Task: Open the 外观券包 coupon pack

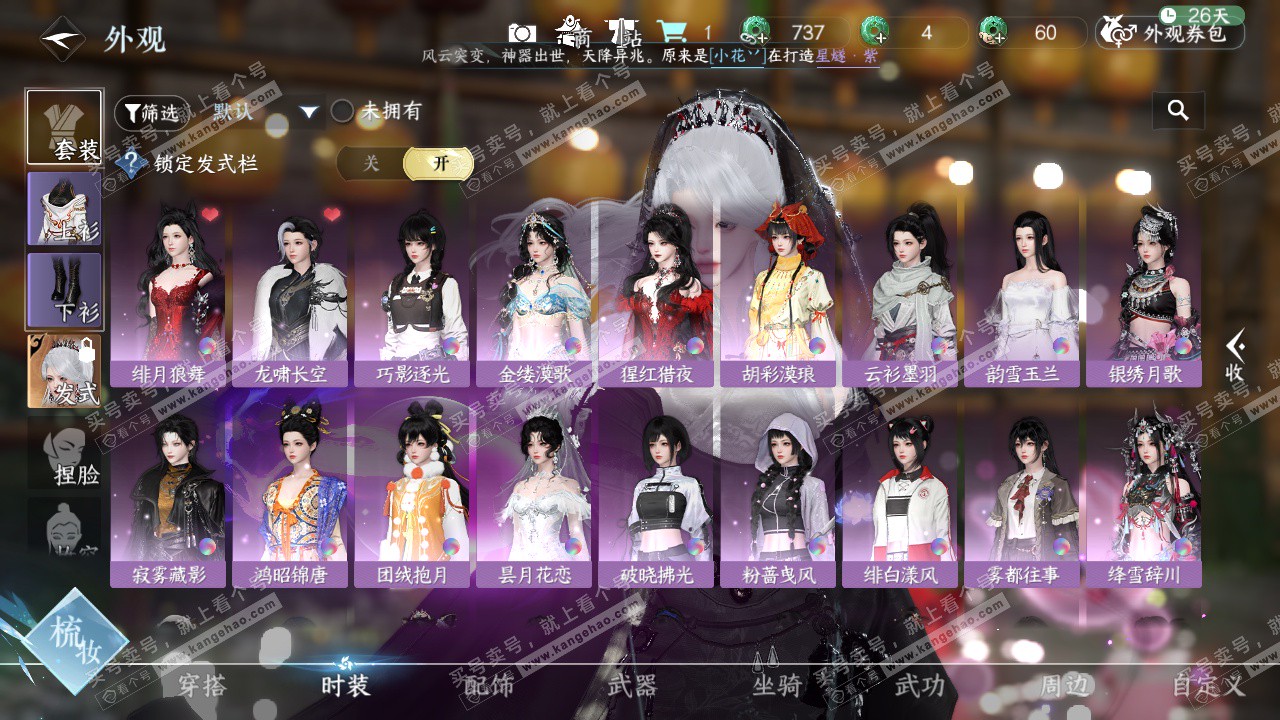Action: pos(1171,33)
